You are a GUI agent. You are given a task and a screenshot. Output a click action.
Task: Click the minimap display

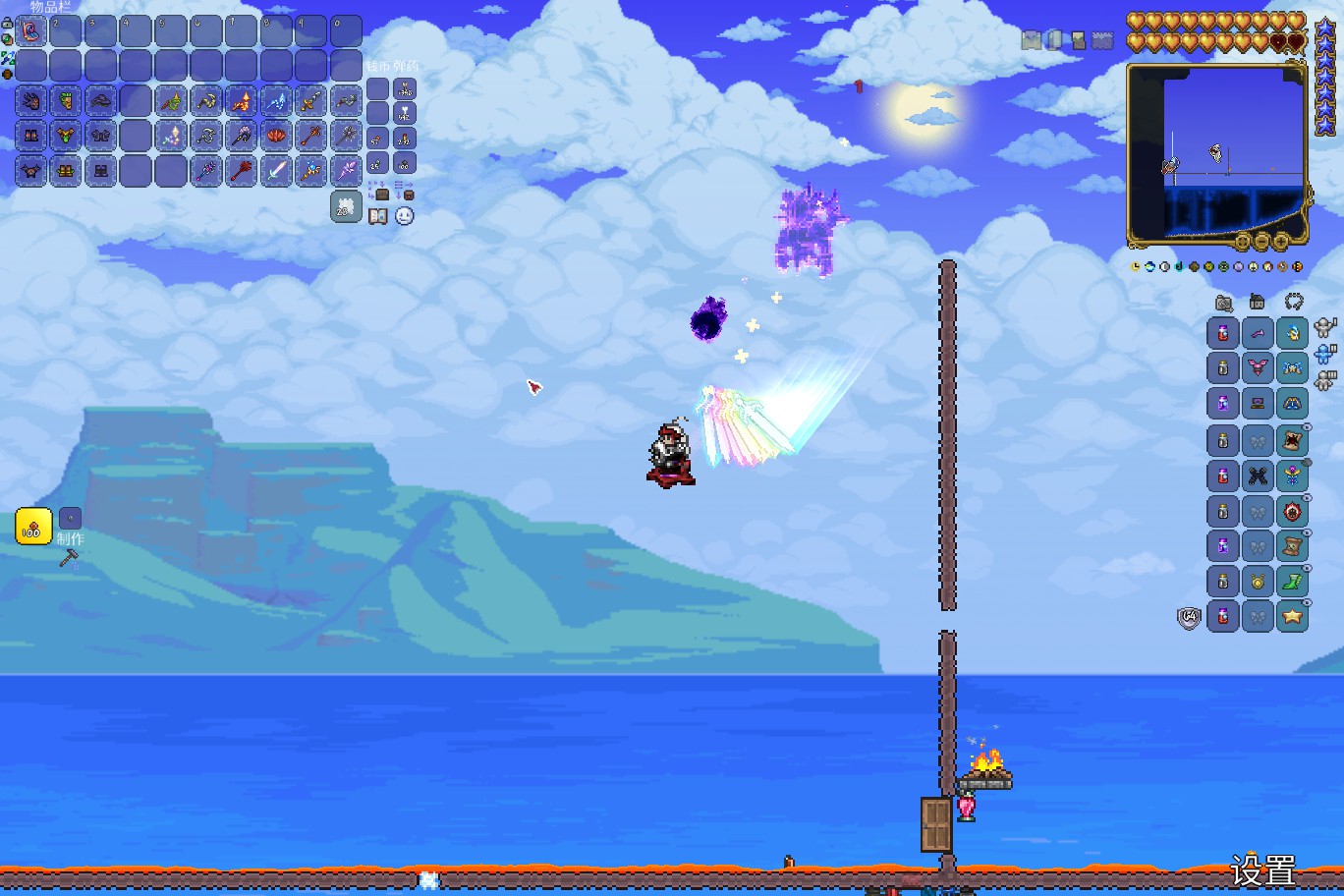pyautogui.click(x=1216, y=152)
